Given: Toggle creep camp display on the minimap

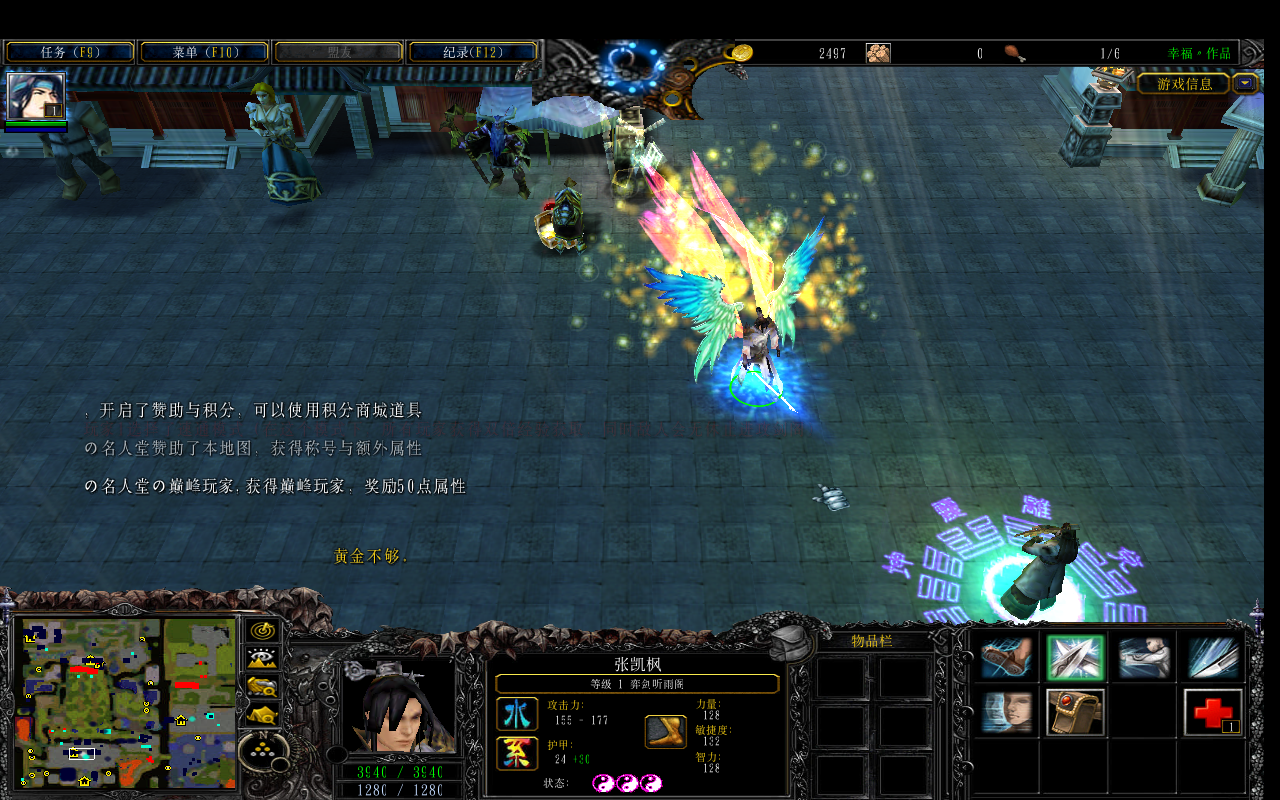Looking at the screenshot, I should tap(263, 713).
